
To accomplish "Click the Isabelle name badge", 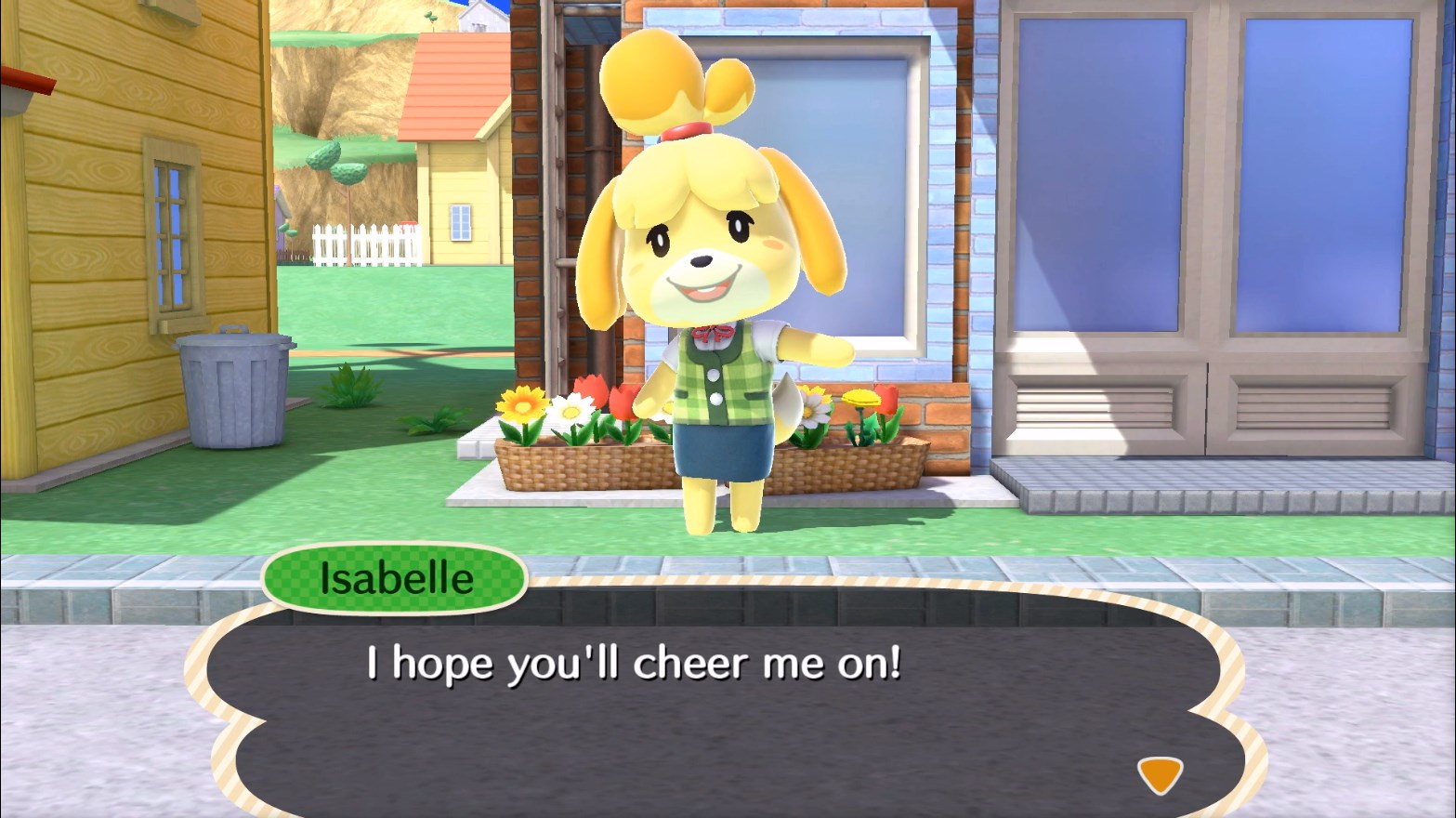I will pos(393,578).
